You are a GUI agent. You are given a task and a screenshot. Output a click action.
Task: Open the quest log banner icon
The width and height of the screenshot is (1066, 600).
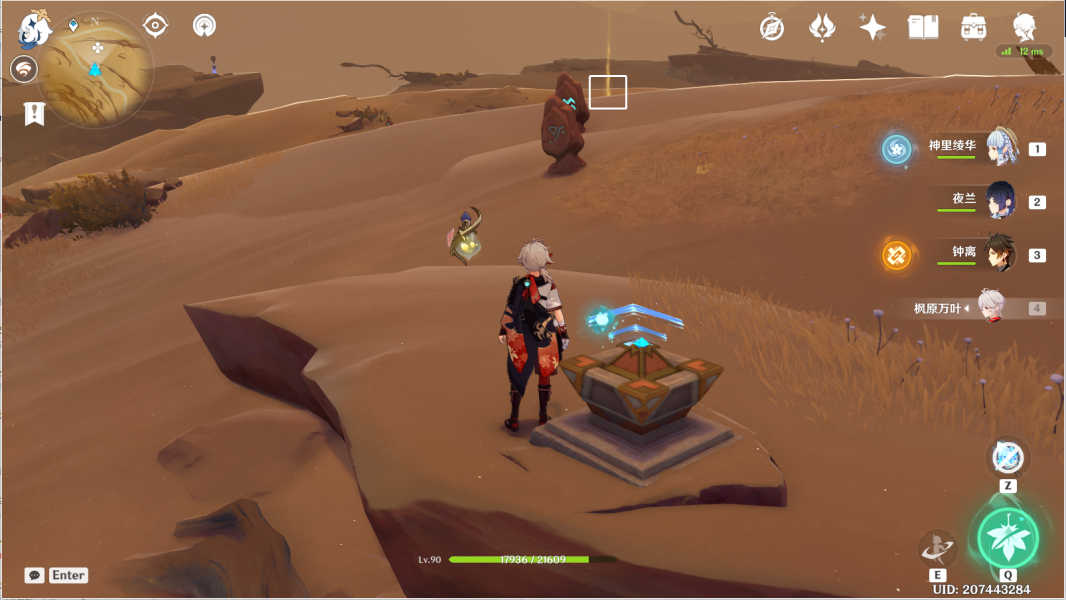pyautogui.click(x=35, y=113)
